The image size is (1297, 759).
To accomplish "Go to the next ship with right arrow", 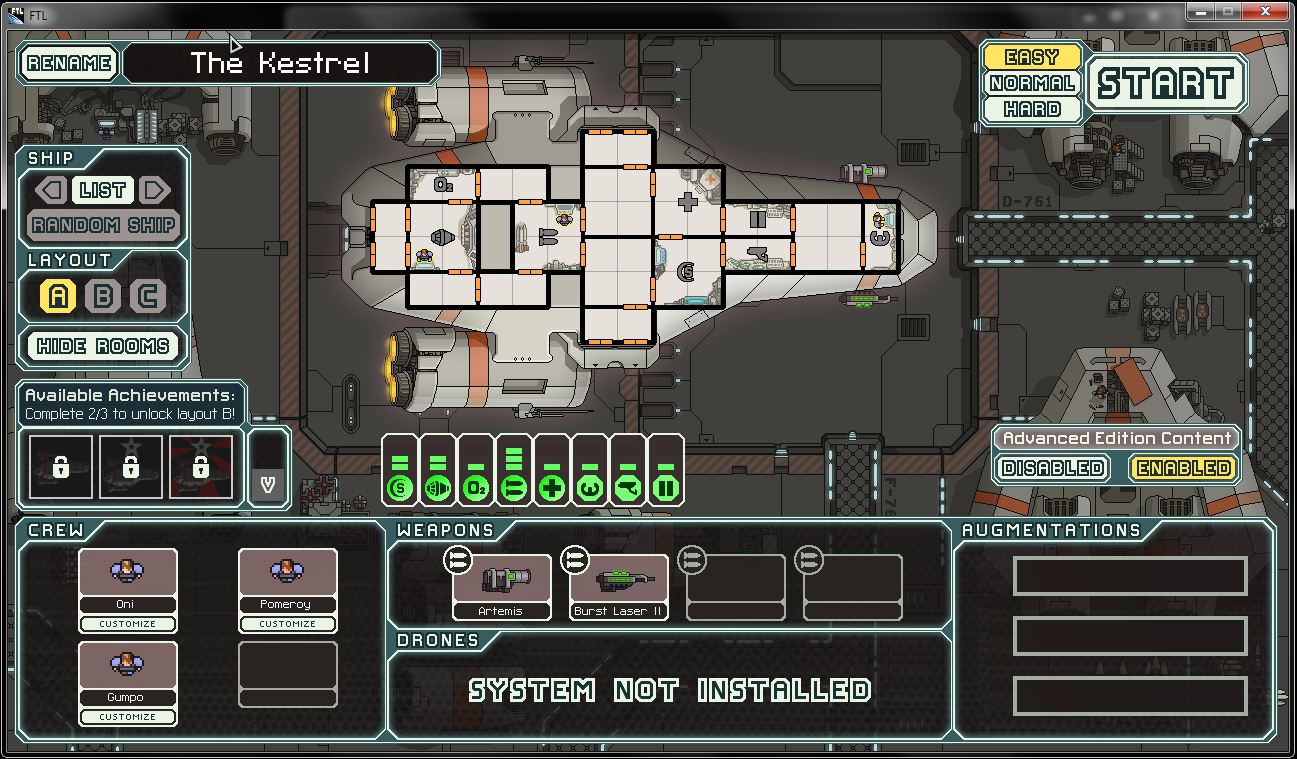I will coord(153,190).
